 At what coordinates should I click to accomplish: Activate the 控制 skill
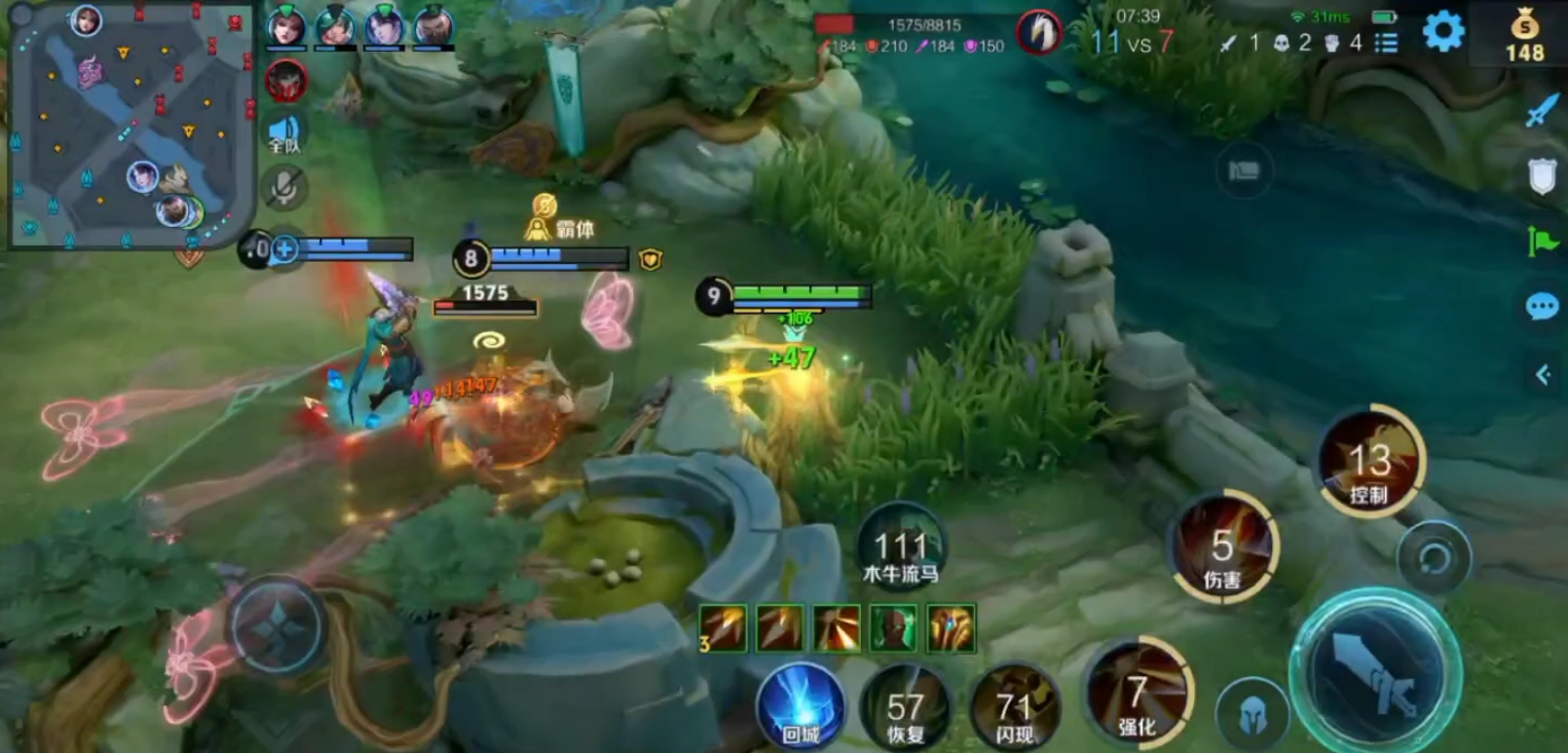[1369, 464]
